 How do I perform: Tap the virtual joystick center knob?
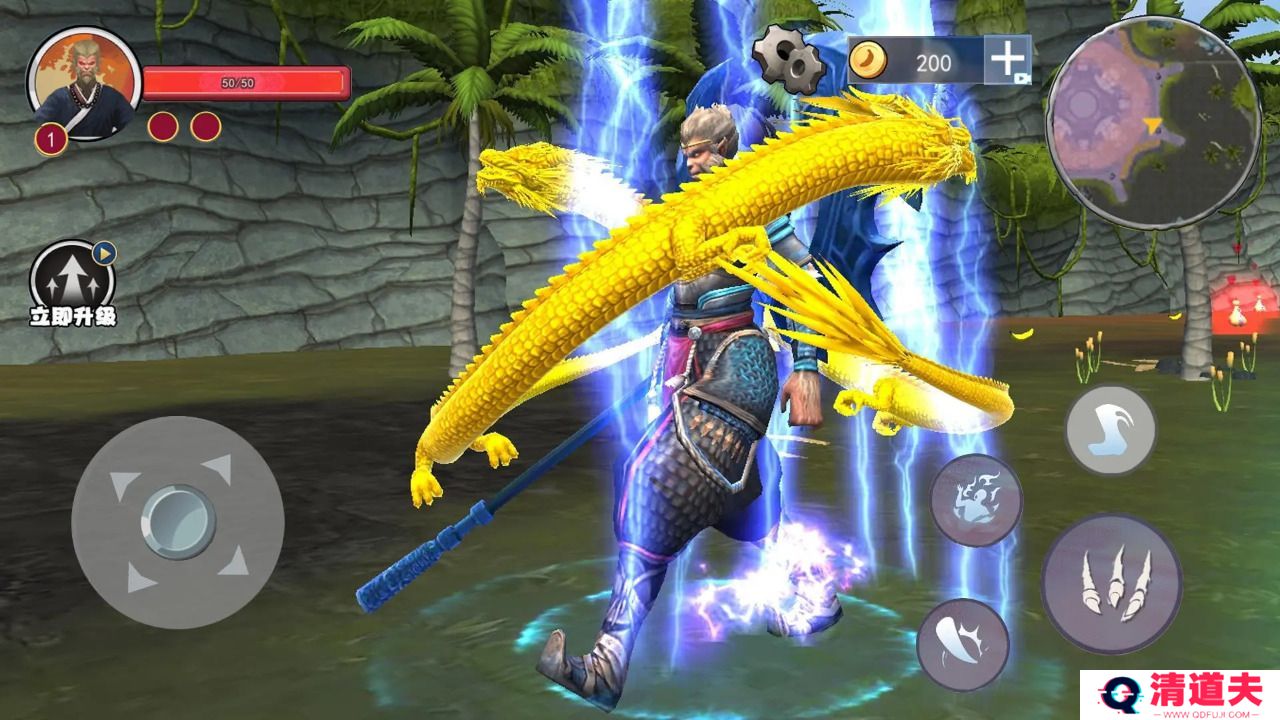[x=178, y=521]
